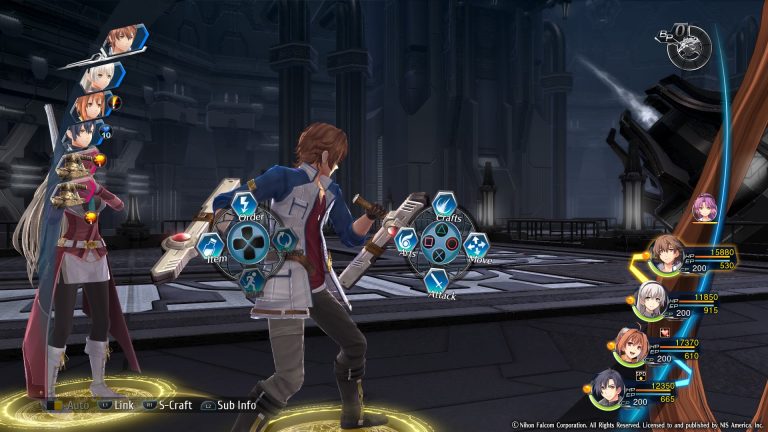Image resolution: width=768 pixels, height=432 pixels.
Task: Choose the Attack command
Action: 437,281
